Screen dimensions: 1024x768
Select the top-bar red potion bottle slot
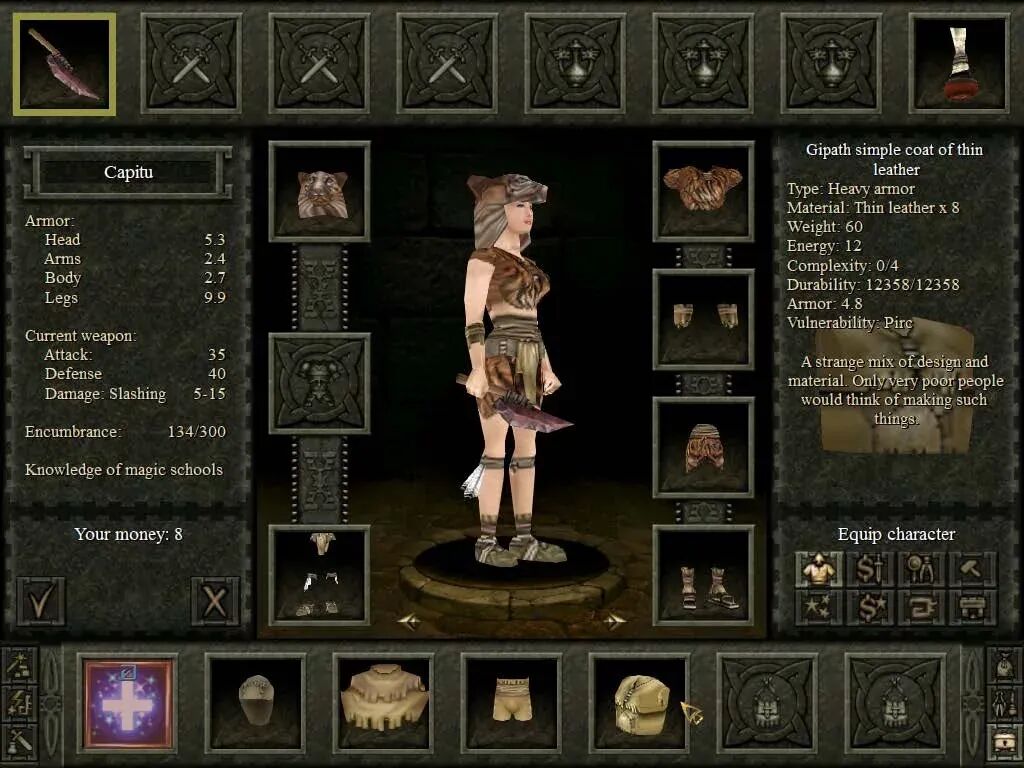pos(959,64)
